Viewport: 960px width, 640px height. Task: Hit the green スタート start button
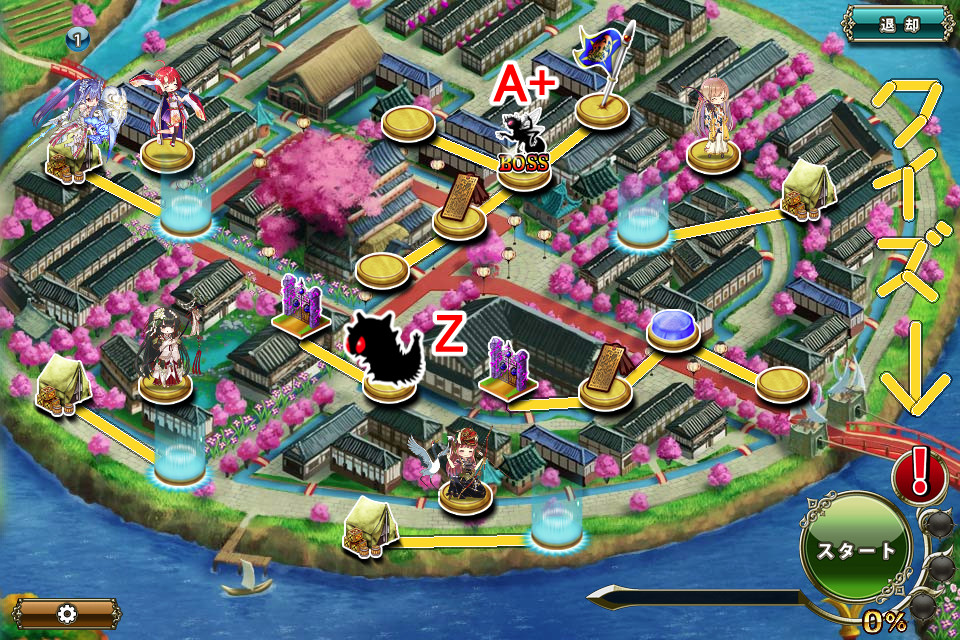click(856, 548)
